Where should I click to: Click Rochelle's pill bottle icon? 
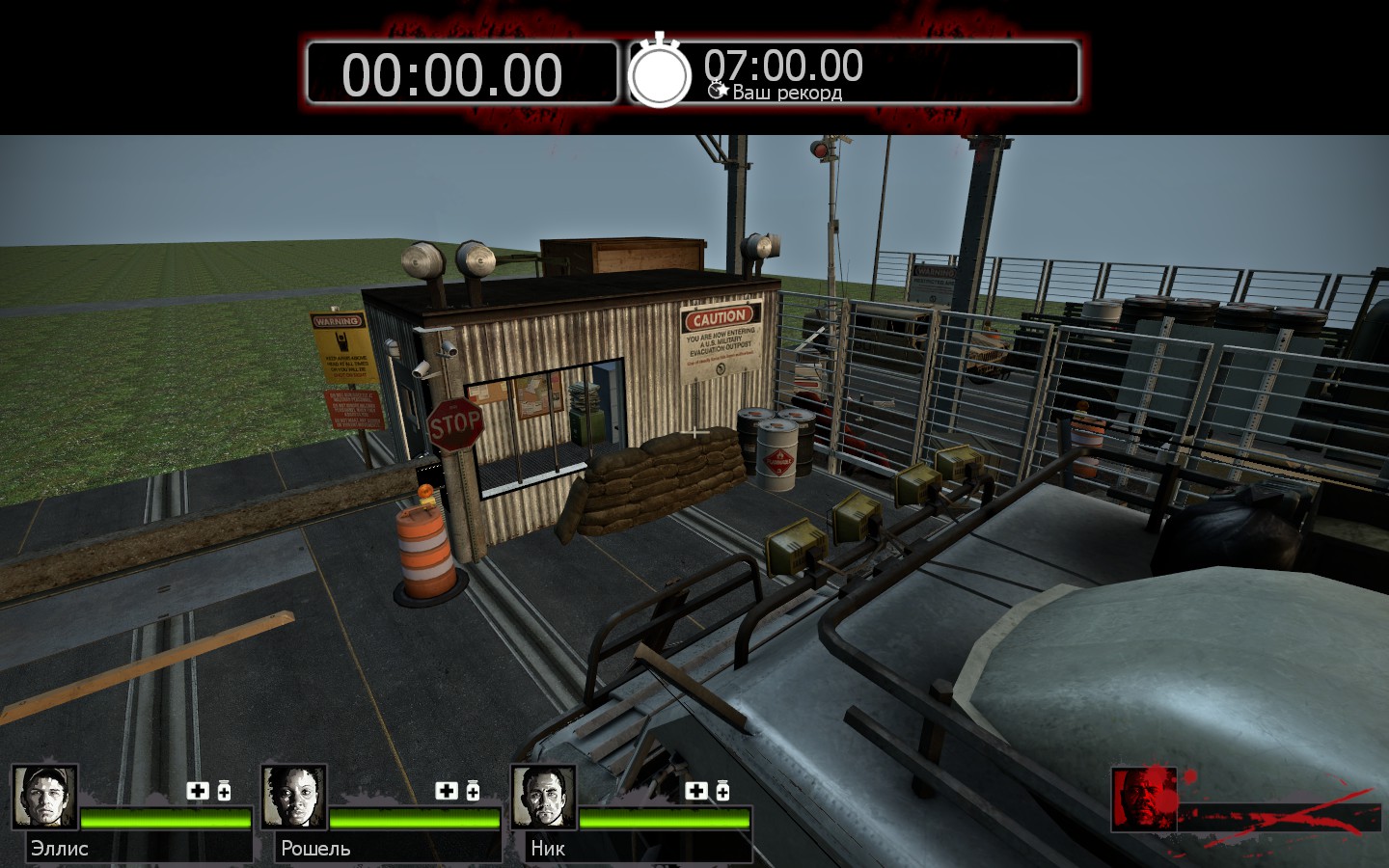[x=473, y=791]
